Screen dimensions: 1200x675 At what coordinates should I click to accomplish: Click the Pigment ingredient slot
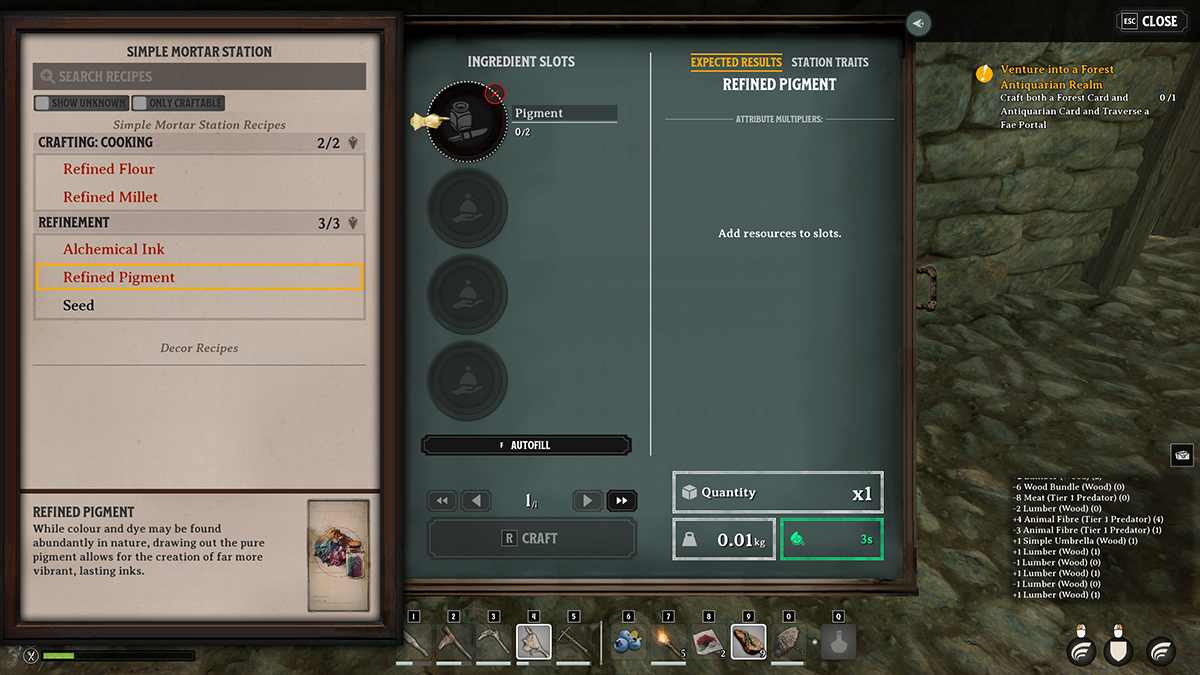[x=467, y=122]
